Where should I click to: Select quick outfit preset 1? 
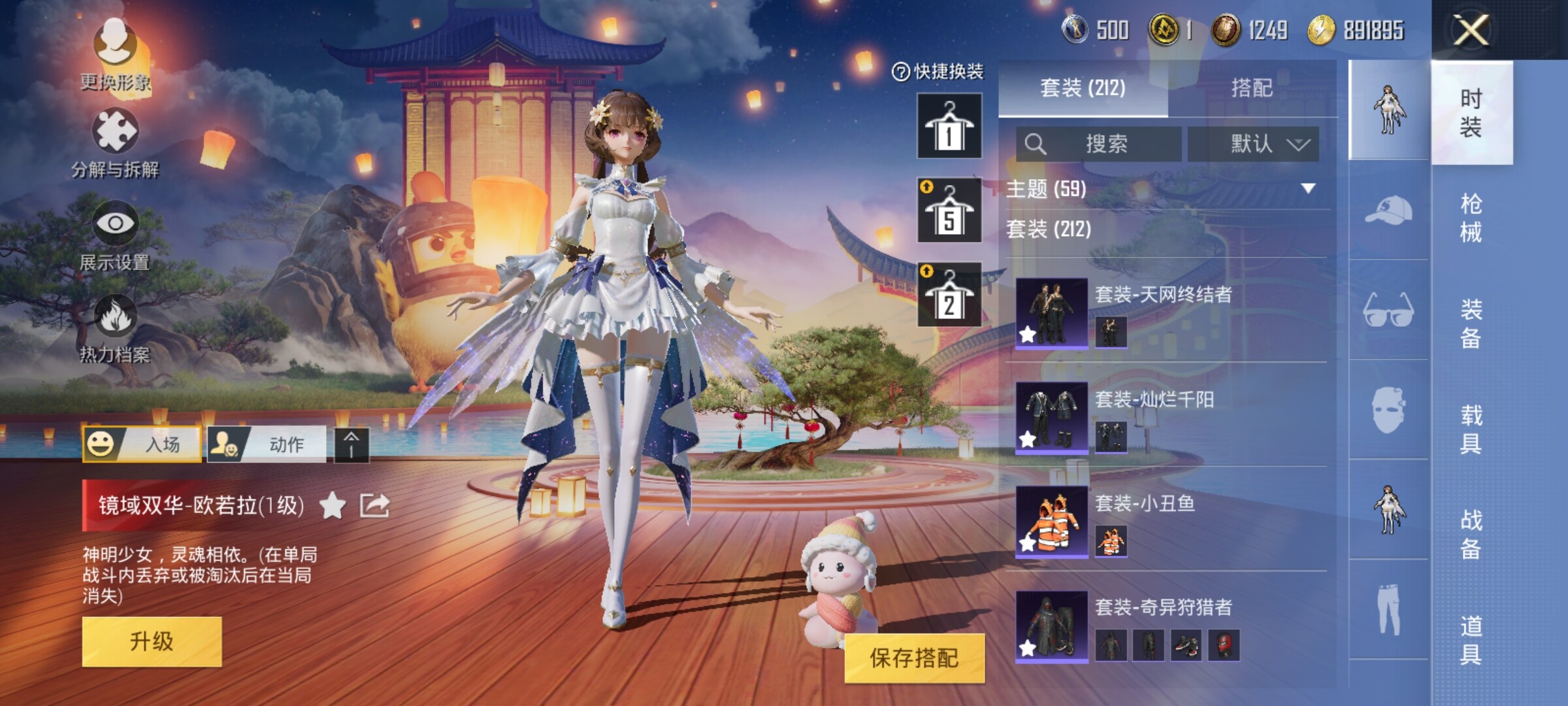click(x=949, y=126)
